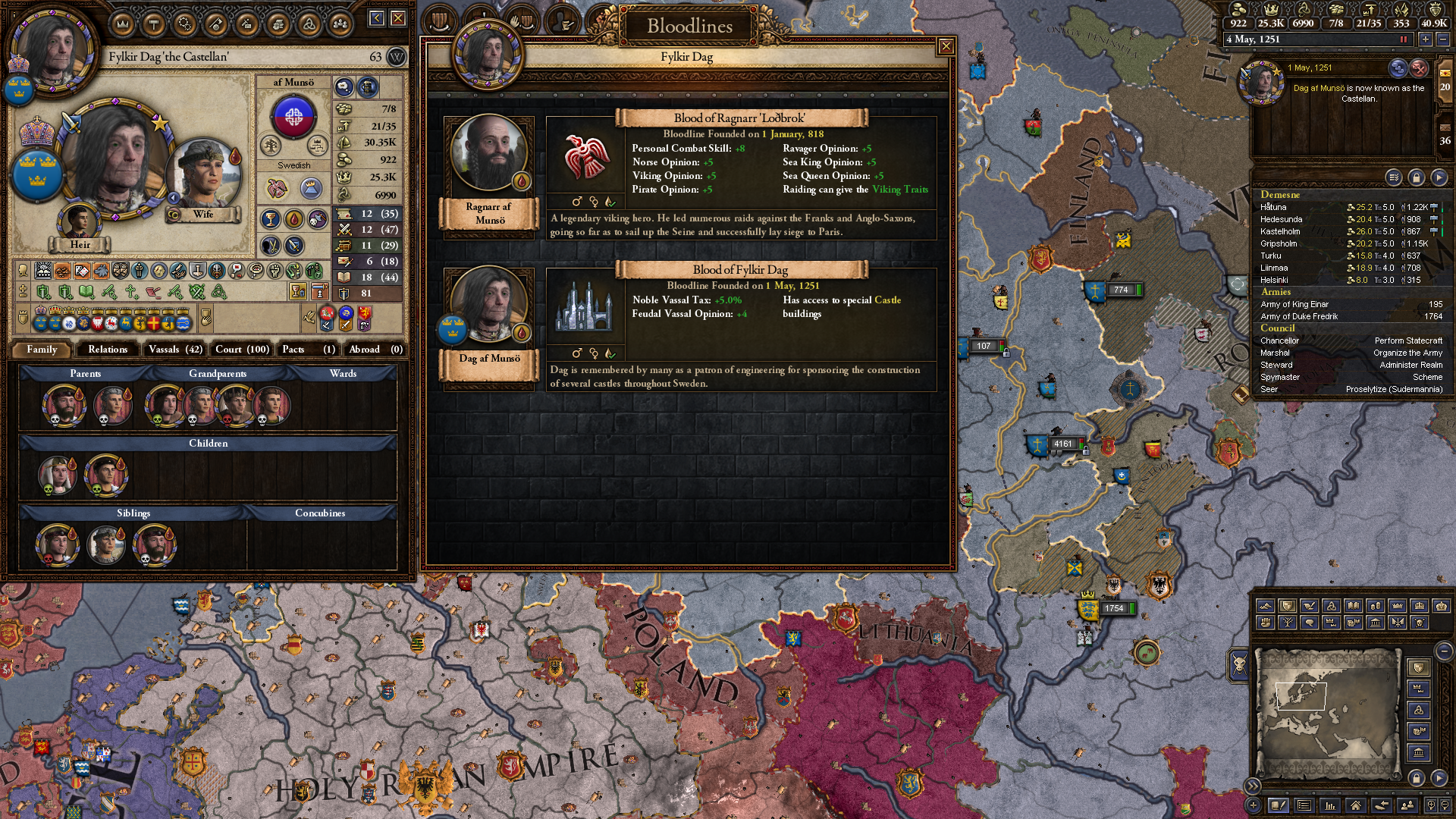The height and width of the screenshot is (819, 1456).
Task: Toggle the game pause button
Action: pyautogui.click(x=1403, y=39)
